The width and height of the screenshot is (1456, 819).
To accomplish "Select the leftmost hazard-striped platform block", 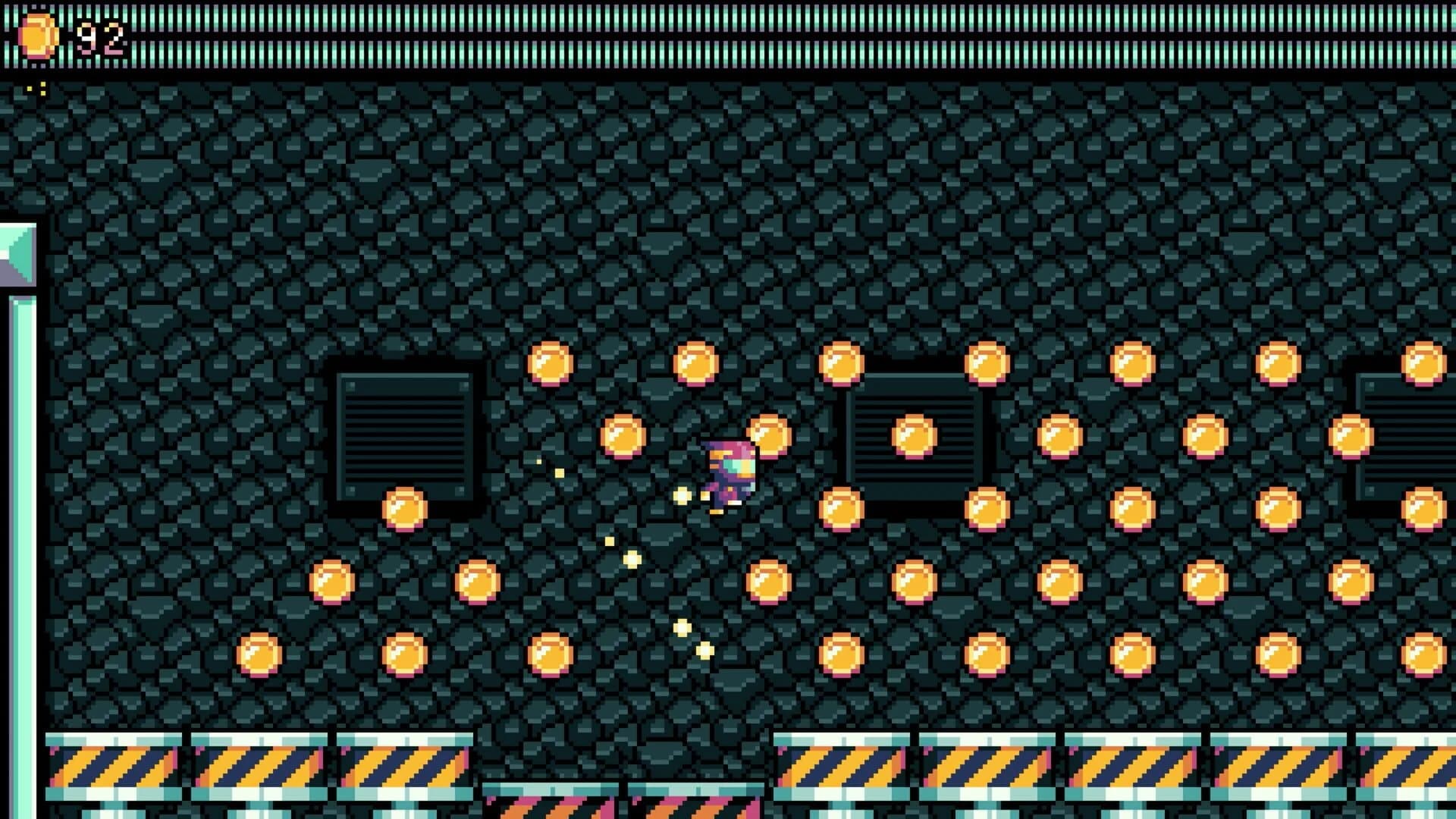I will point(114,766).
